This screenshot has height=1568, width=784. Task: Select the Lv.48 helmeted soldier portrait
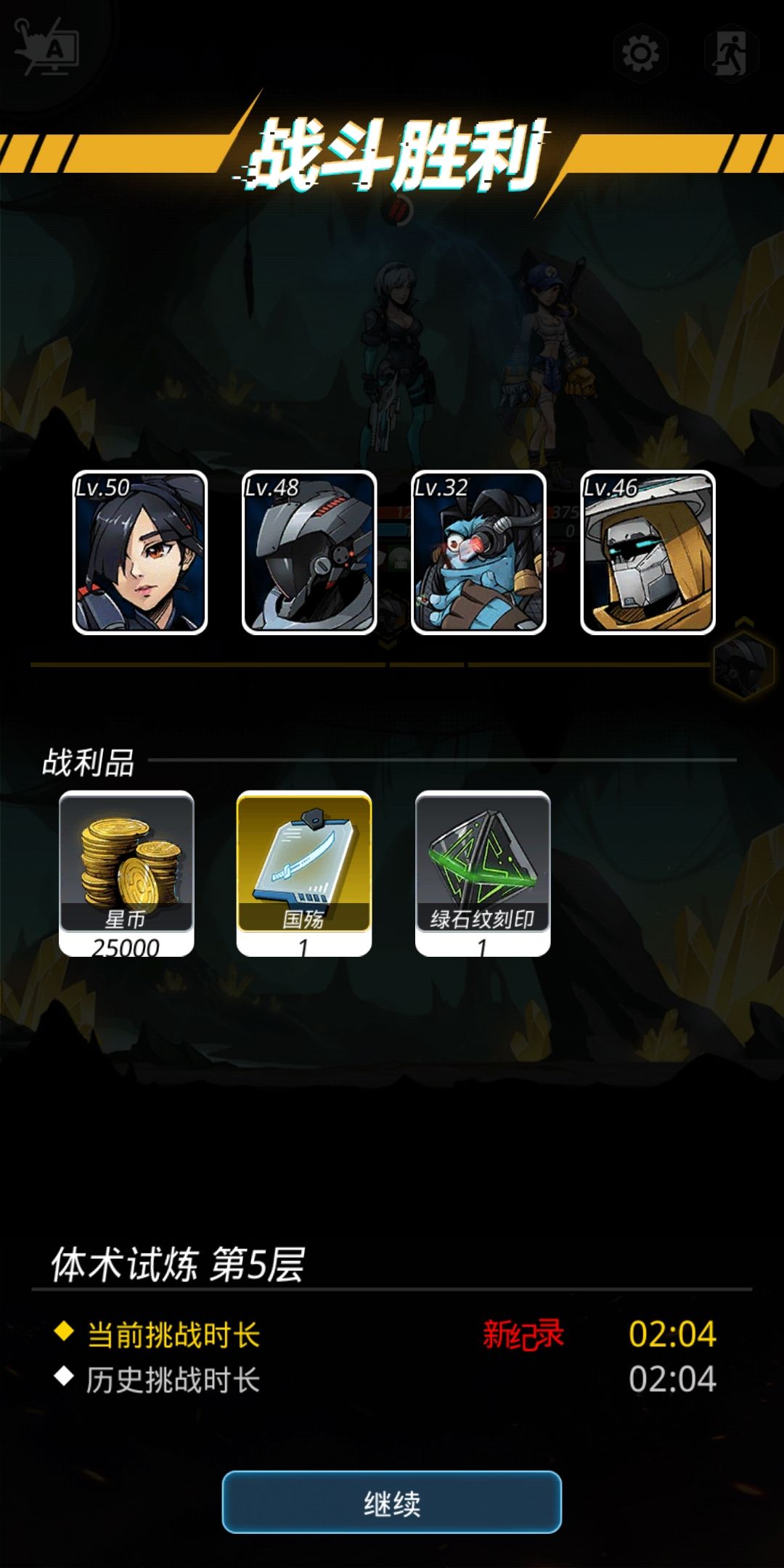309,552
